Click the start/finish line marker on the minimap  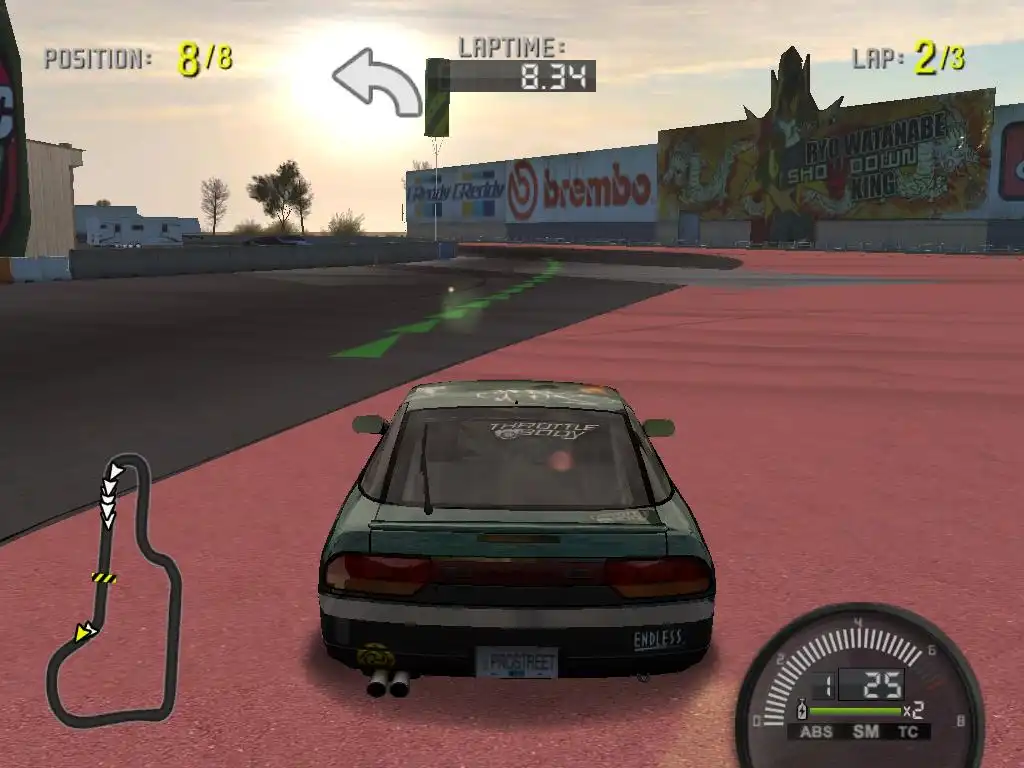point(104,577)
